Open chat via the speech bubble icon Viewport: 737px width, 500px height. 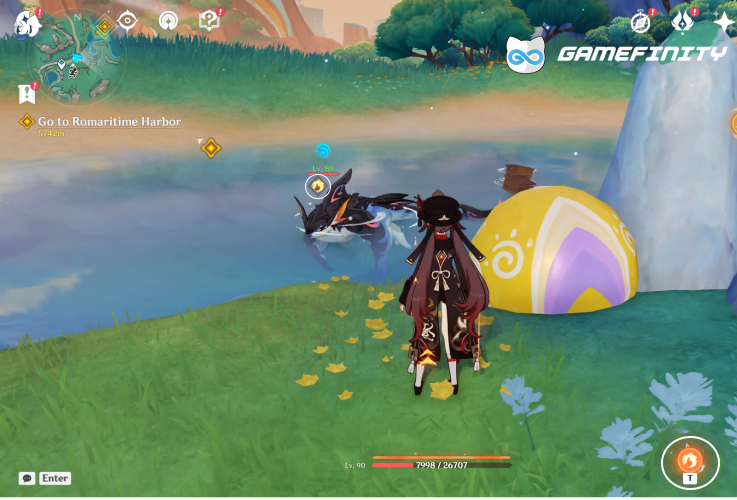pos(27,478)
